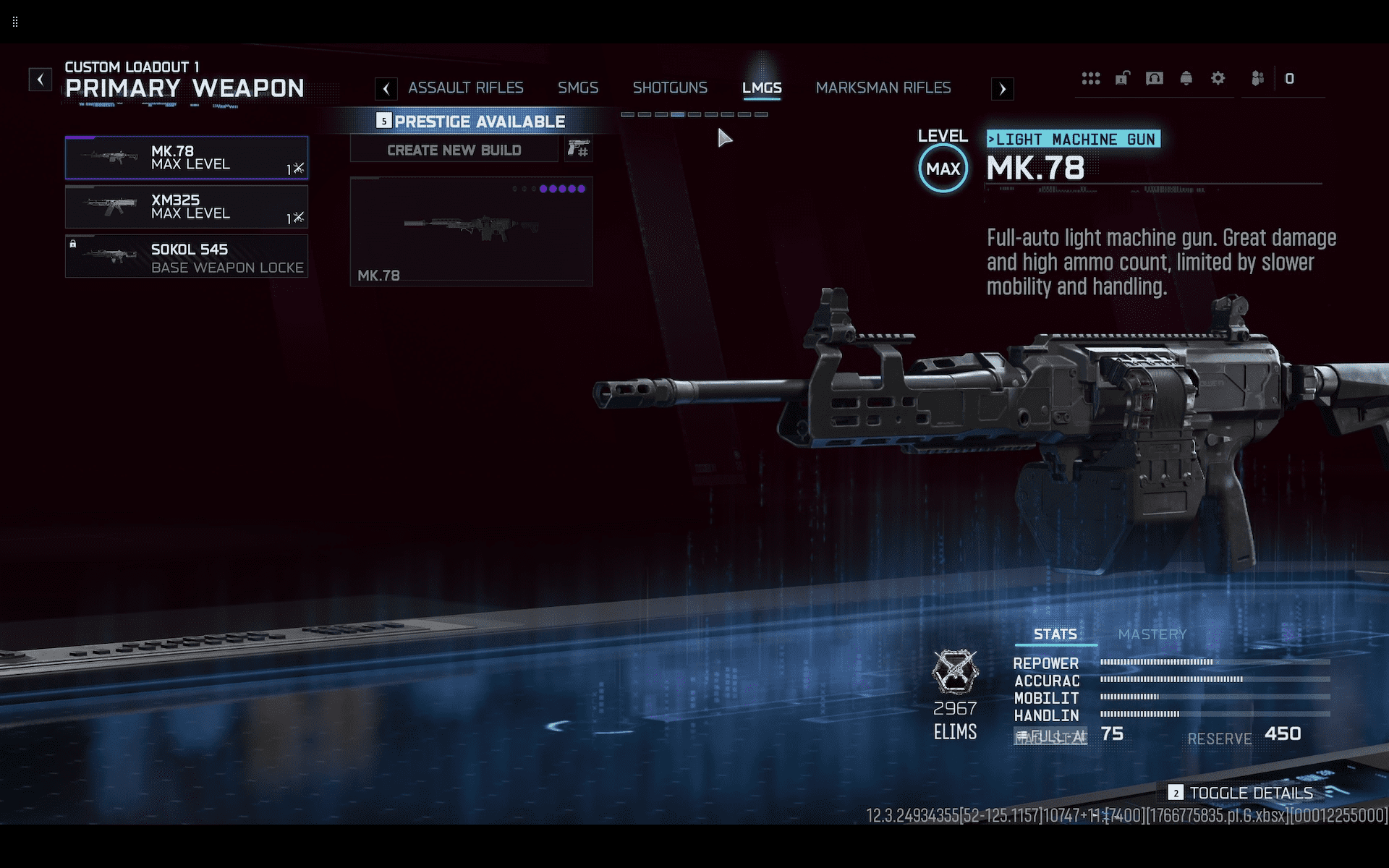
Task: Open the build code import icon
Action: (579, 150)
